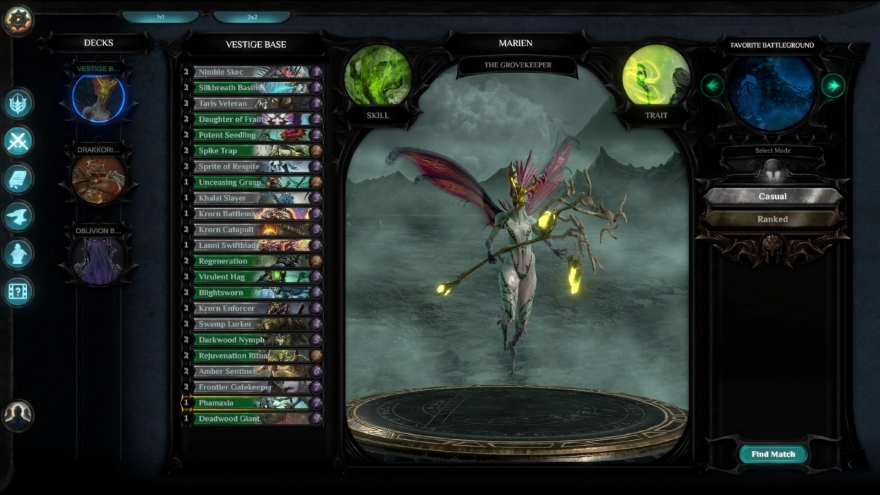The width and height of the screenshot is (880, 495).
Task: Start matchmaking with Find Match
Action: (773, 454)
